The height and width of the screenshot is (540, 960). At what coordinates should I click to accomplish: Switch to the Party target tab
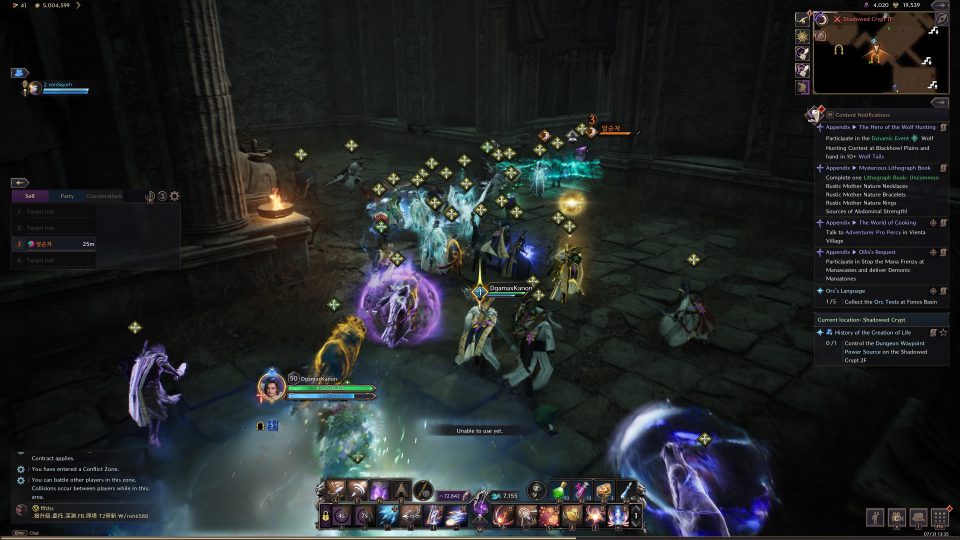click(67, 196)
